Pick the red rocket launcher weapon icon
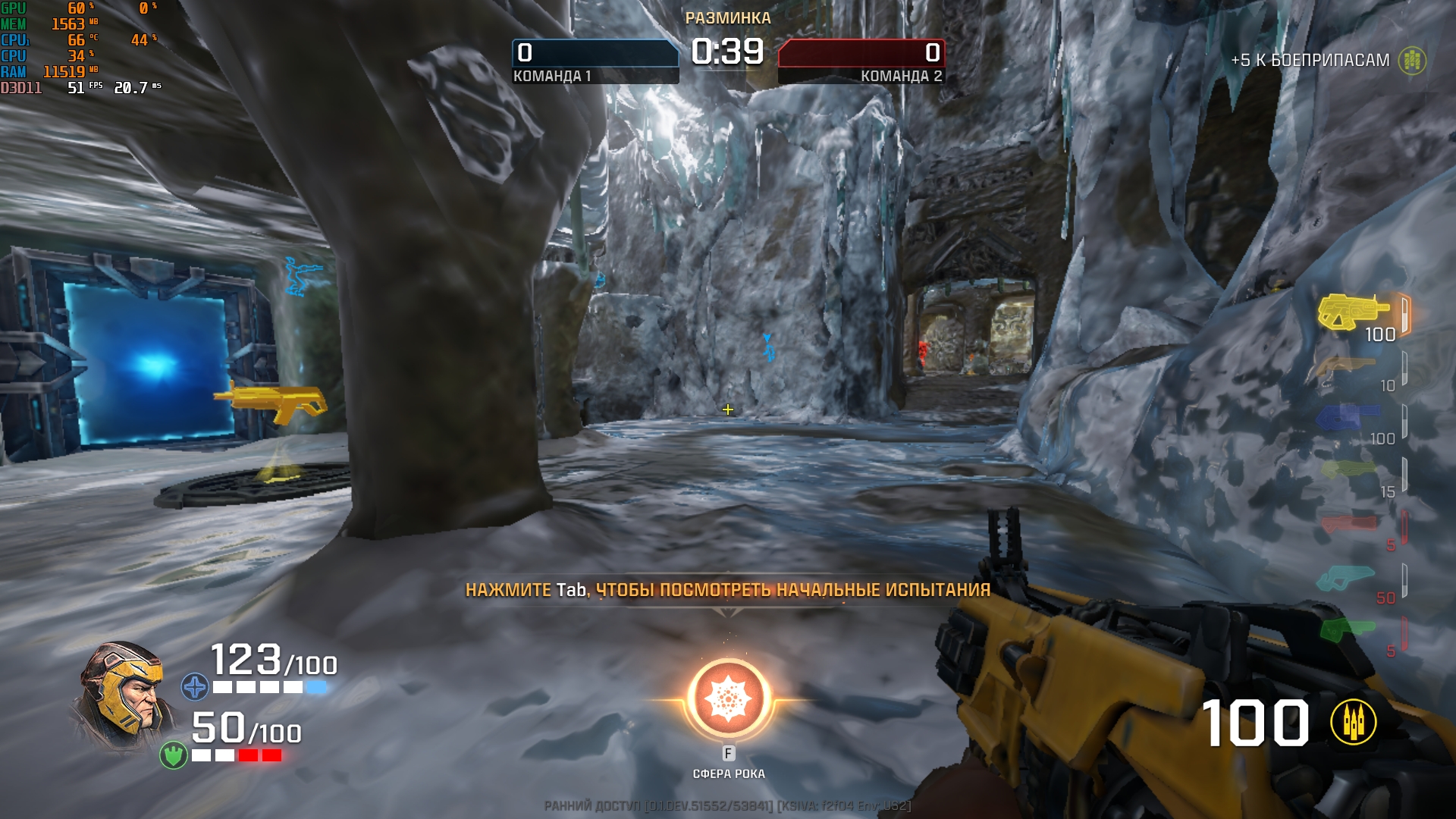 point(1348,523)
